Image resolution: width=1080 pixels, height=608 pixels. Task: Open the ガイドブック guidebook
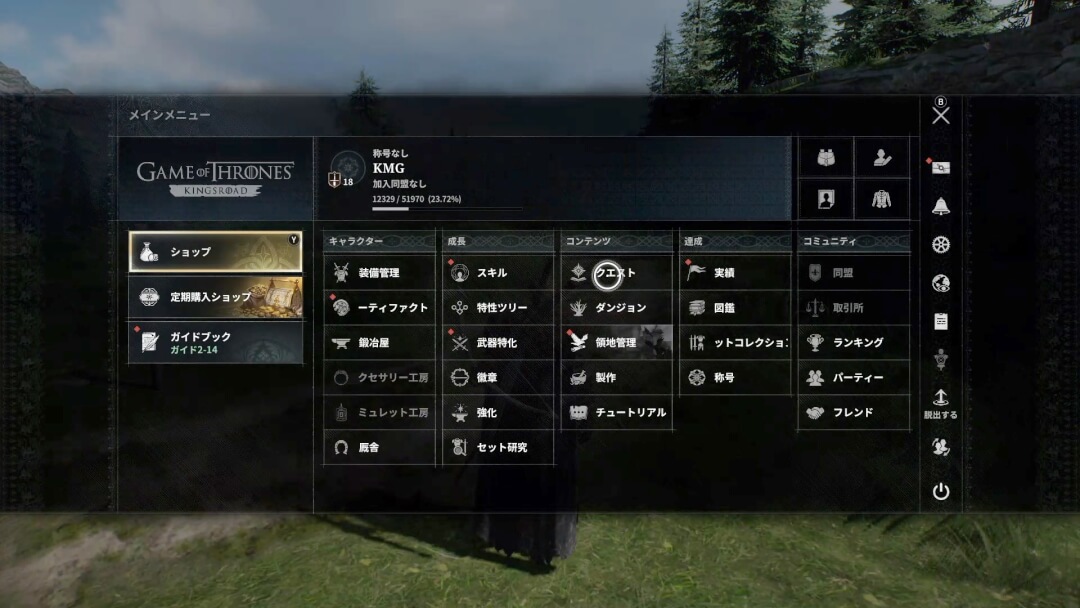(215, 342)
